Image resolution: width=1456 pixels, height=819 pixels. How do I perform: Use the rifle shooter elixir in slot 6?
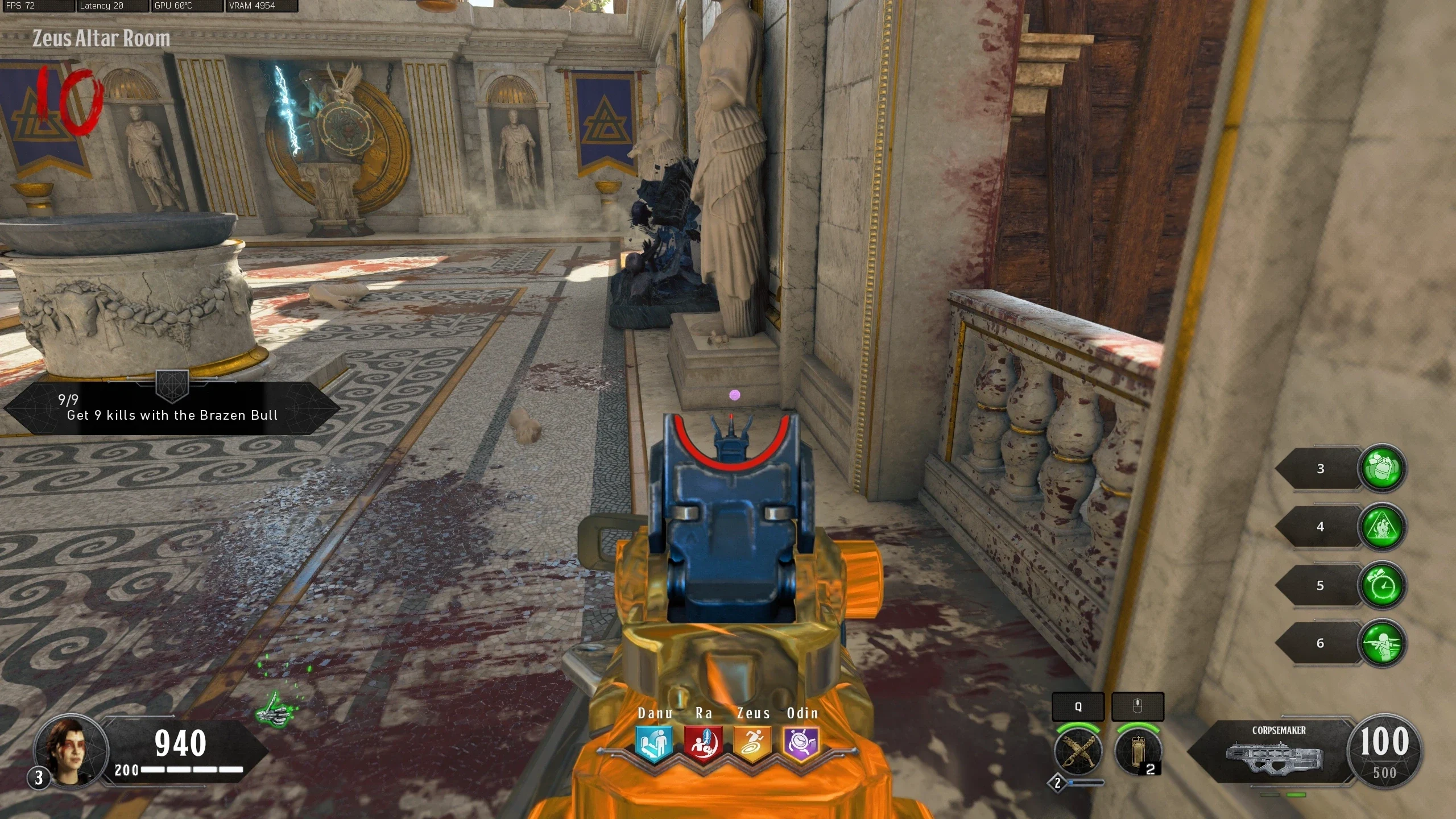(x=1382, y=644)
